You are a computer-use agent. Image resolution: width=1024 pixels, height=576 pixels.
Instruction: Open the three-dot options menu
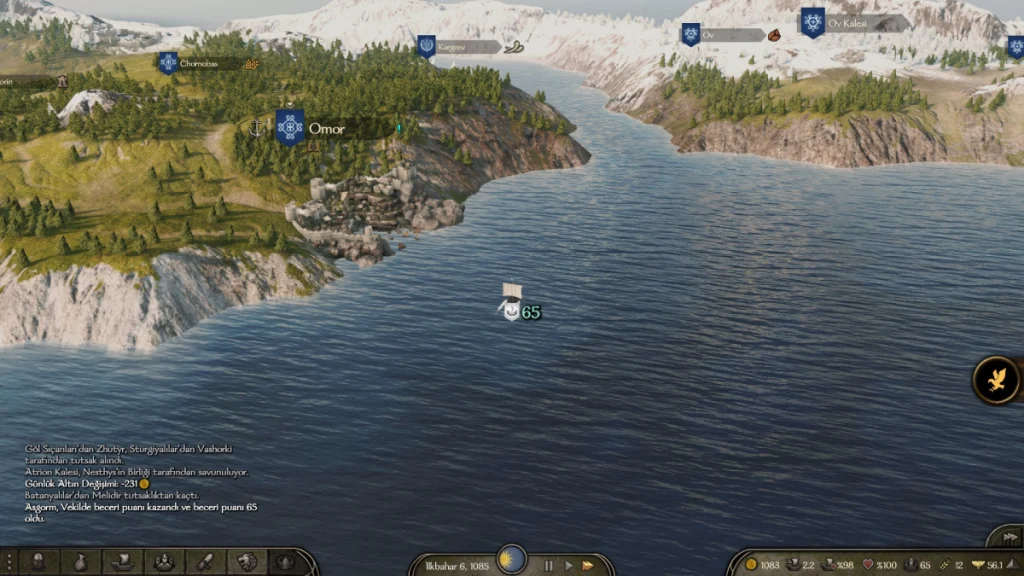(x=8, y=562)
